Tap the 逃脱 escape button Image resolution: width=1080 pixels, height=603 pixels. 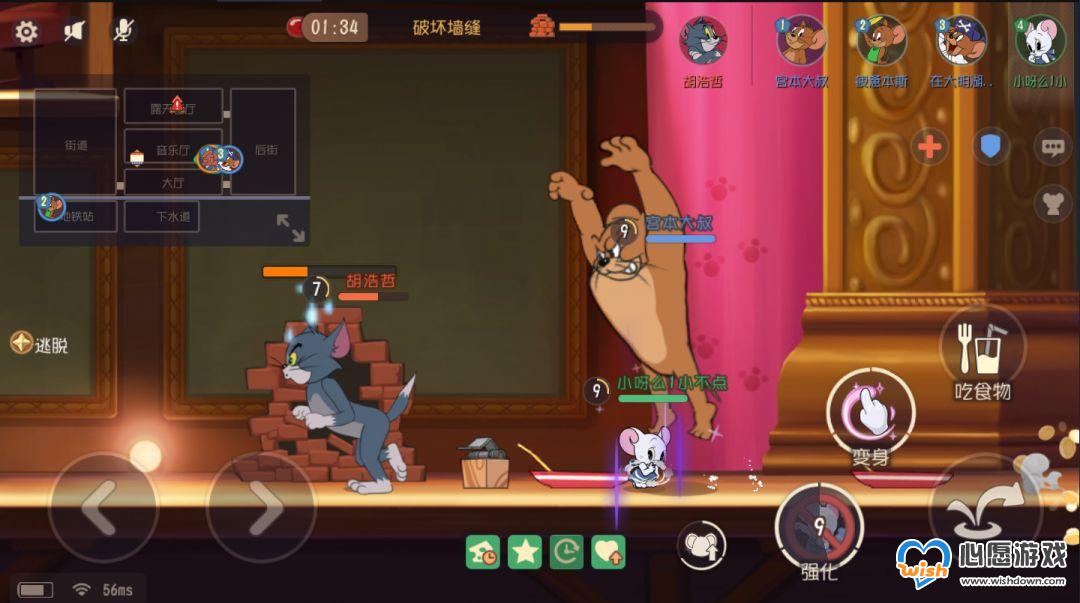click(x=39, y=344)
